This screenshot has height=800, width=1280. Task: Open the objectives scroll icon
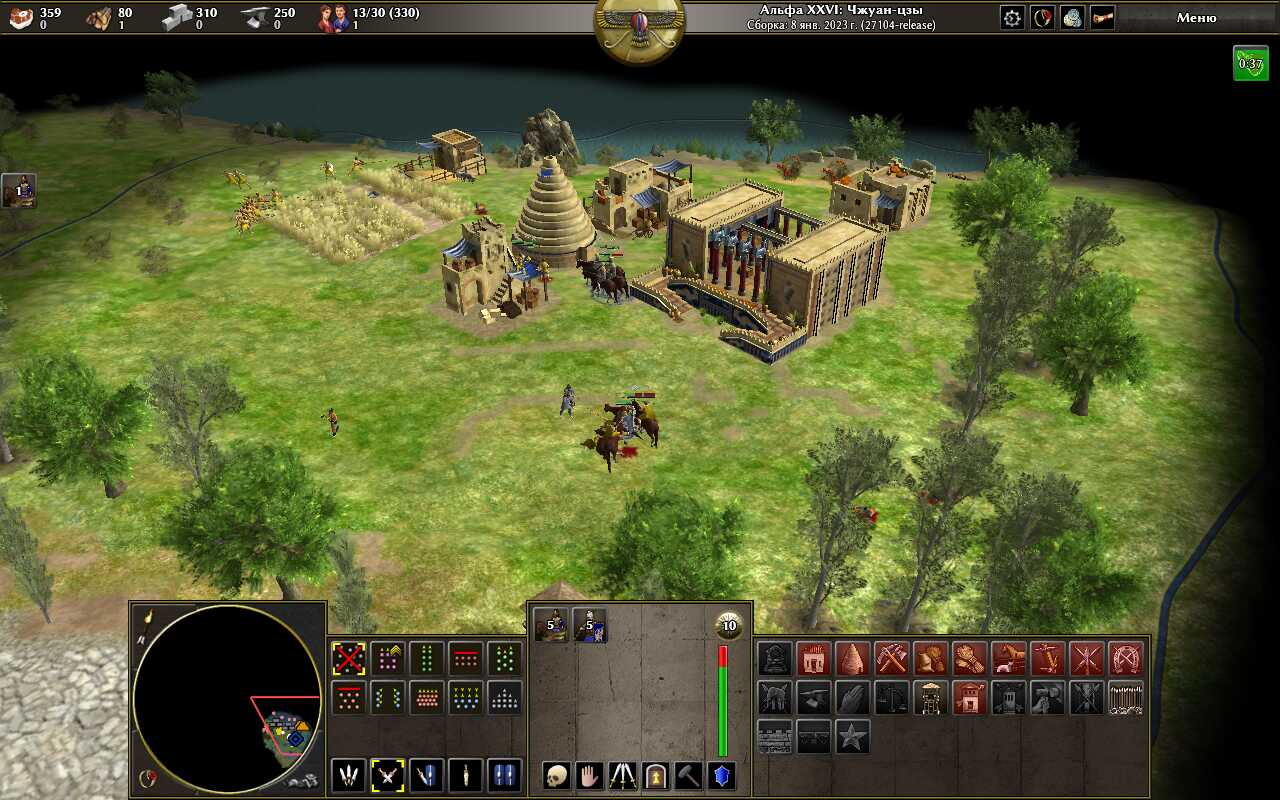tap(1102, 18)
